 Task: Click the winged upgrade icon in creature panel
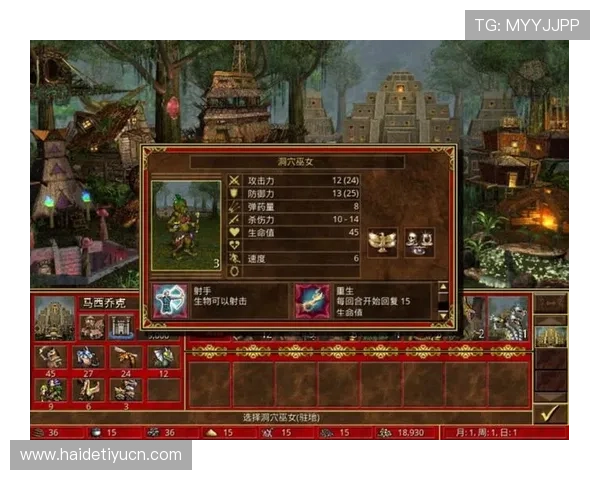381,242
